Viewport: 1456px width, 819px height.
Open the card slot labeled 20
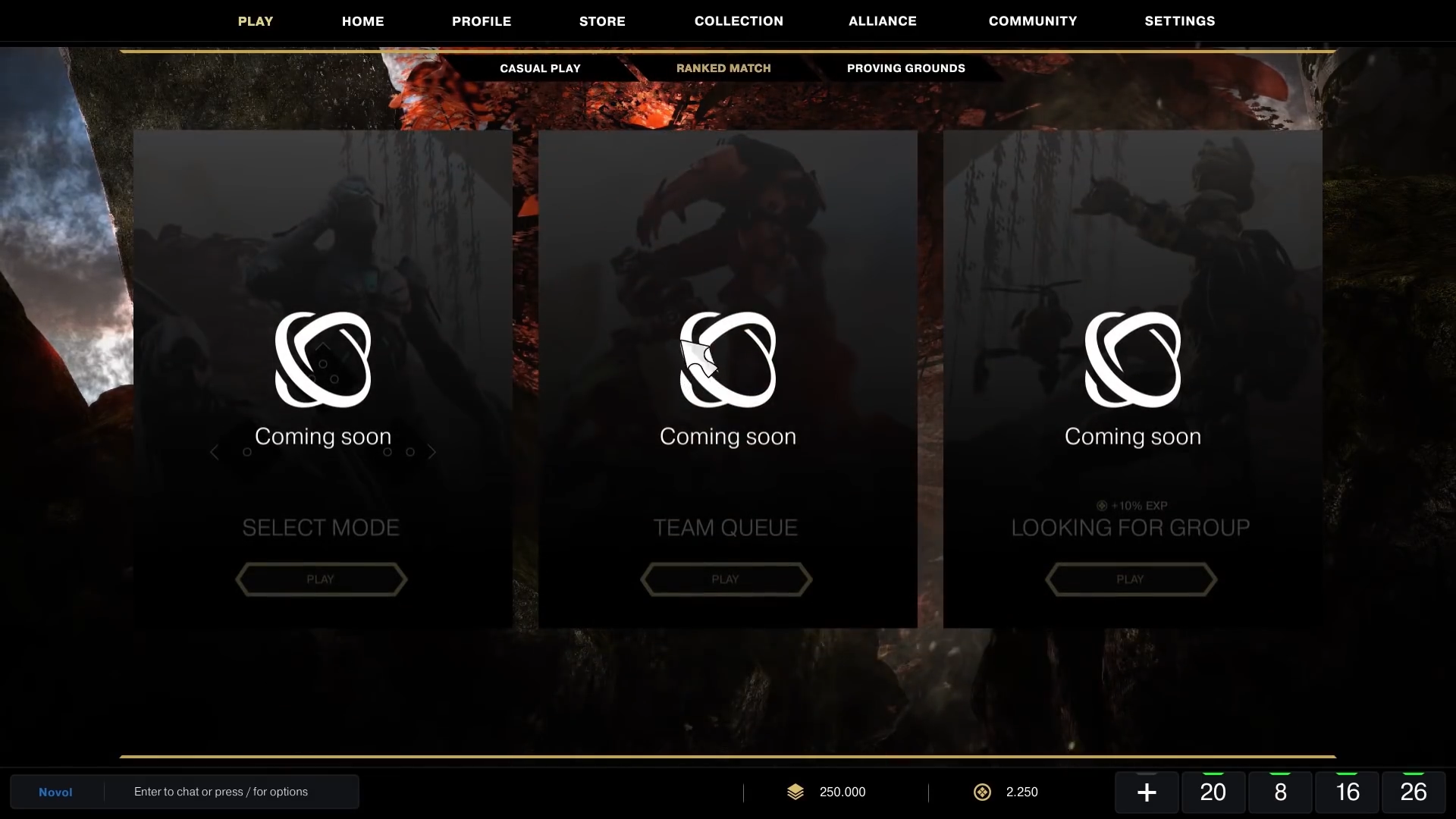(1213, 792)
